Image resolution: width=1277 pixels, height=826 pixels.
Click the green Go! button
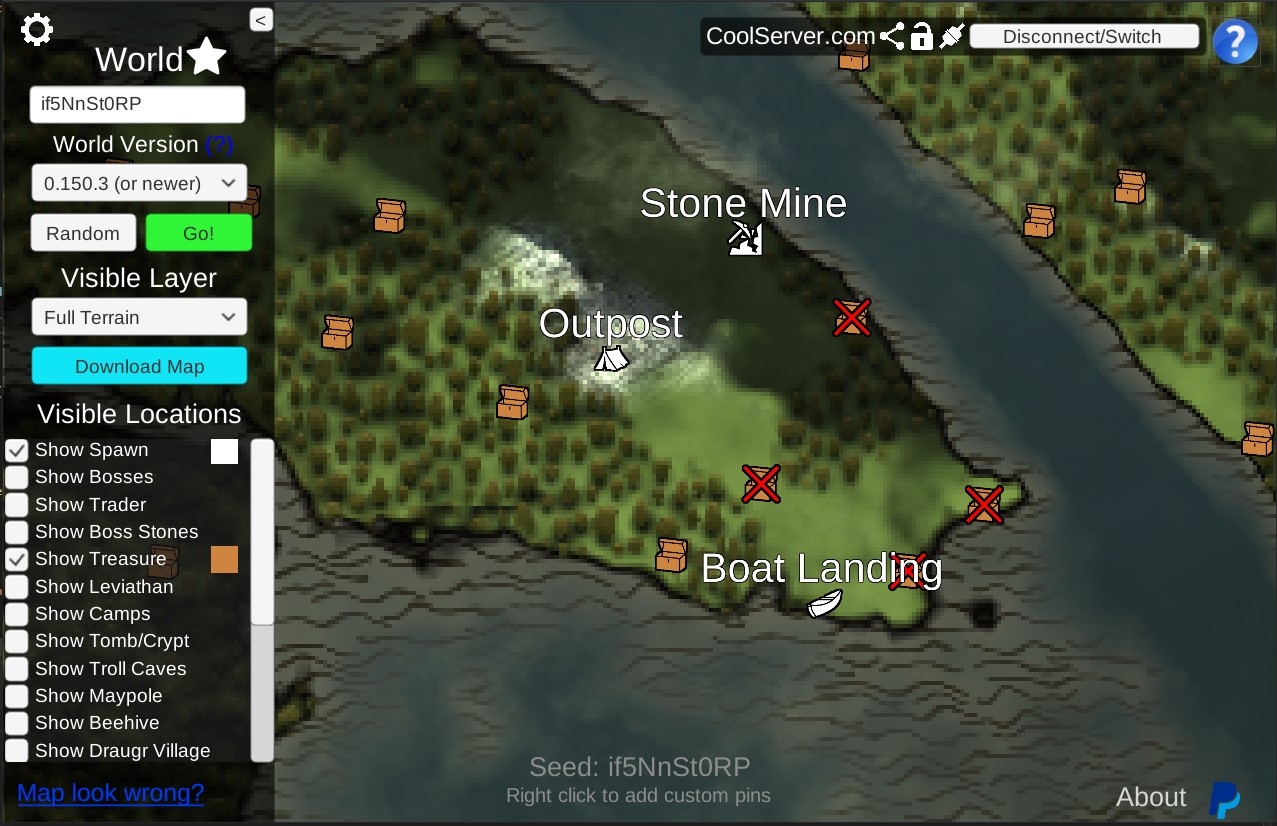198,233
